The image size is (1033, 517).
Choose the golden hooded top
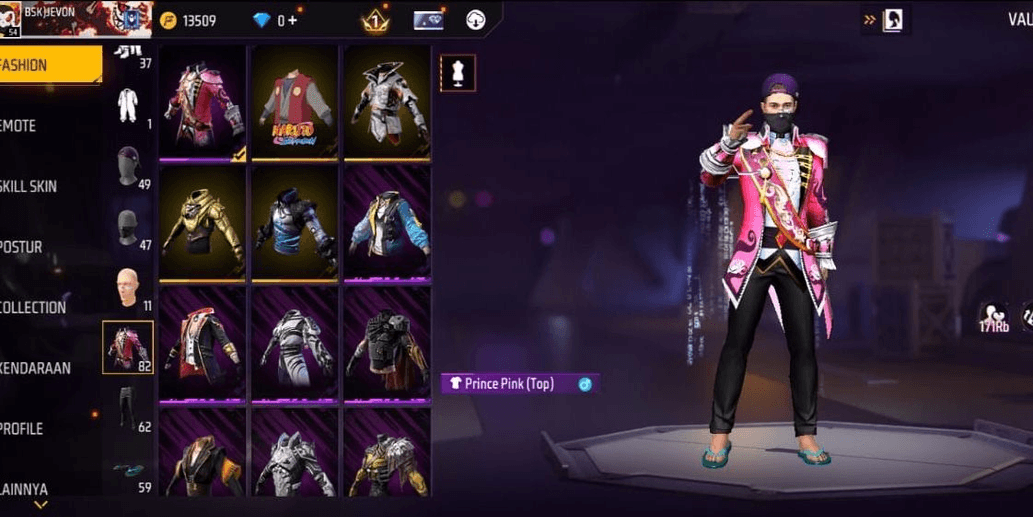(x=203, y=222)
